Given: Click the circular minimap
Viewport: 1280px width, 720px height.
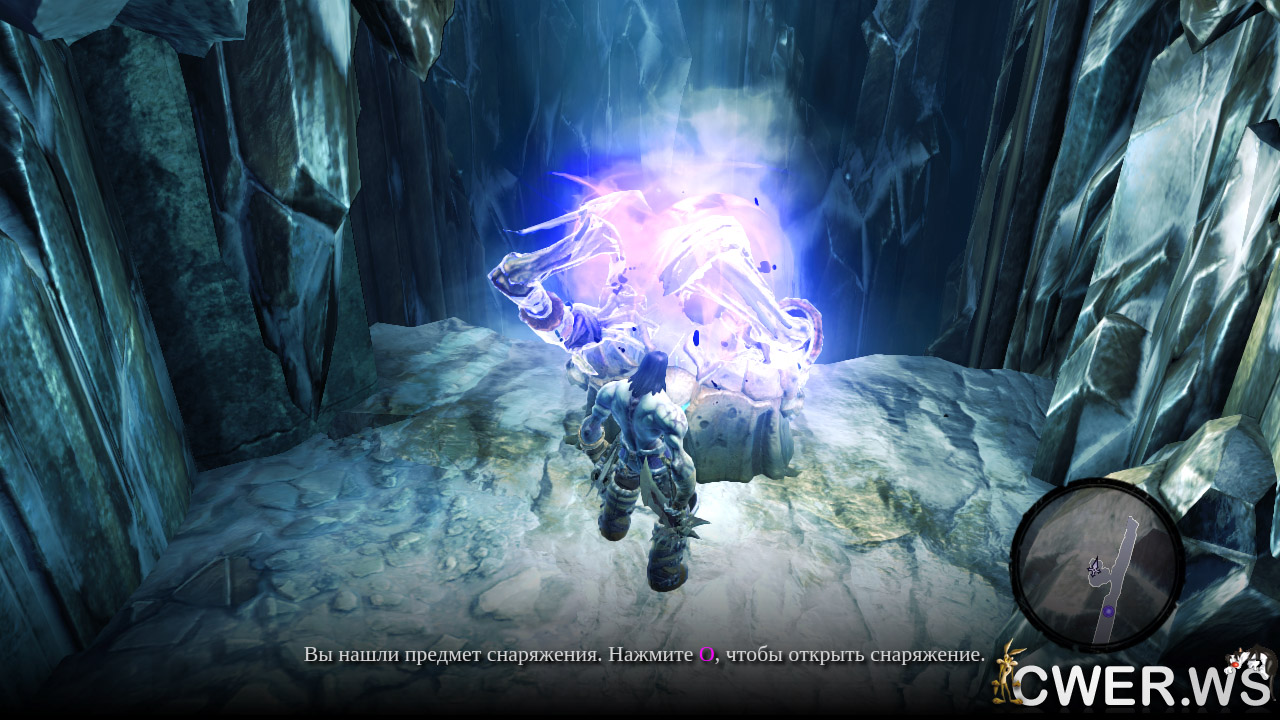Looking at the screenshot, I should [x=1097, y=565].
